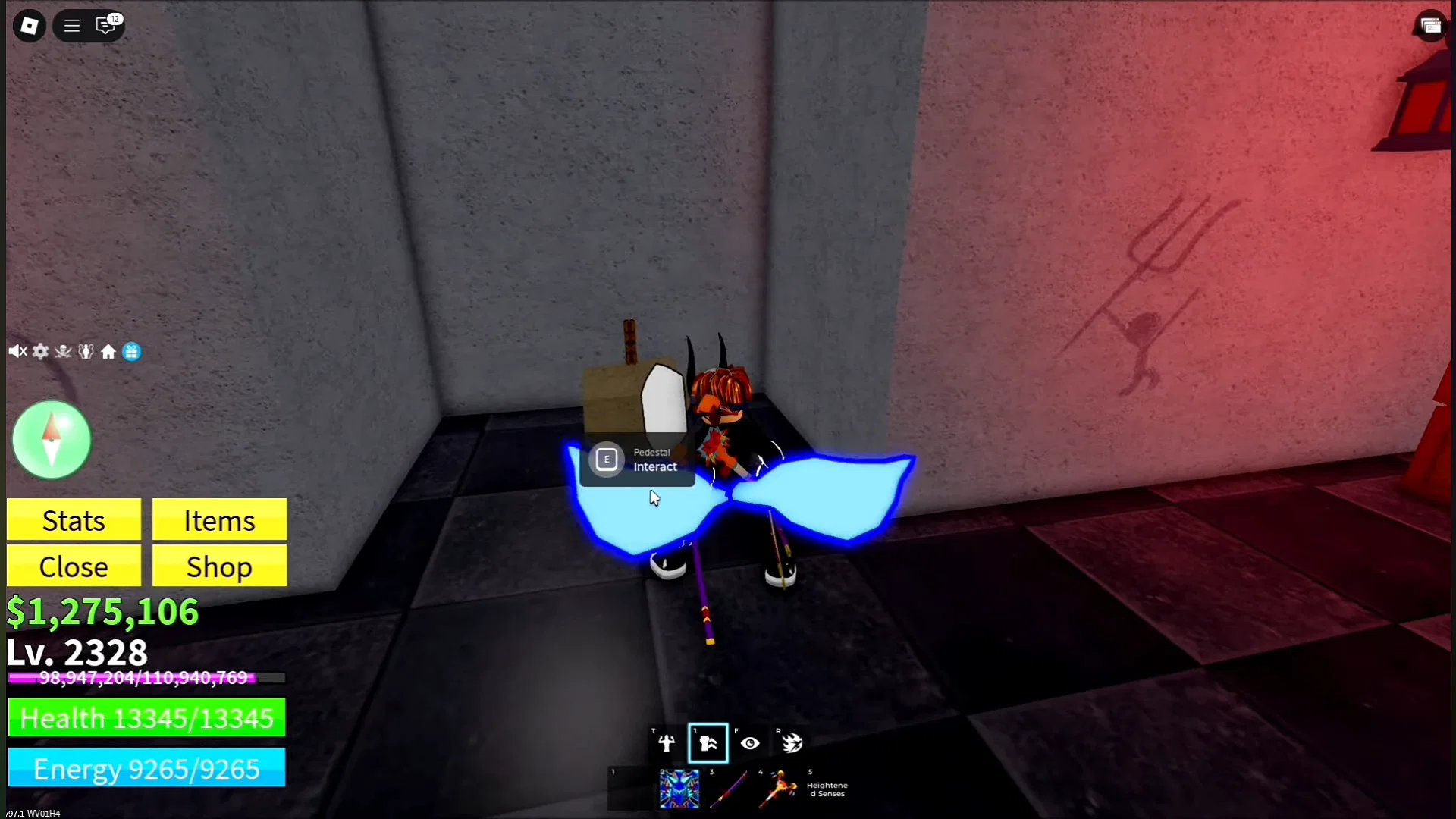Use the T emote pose icon
Screen dimensions: 1456x819
pos(666,743)
